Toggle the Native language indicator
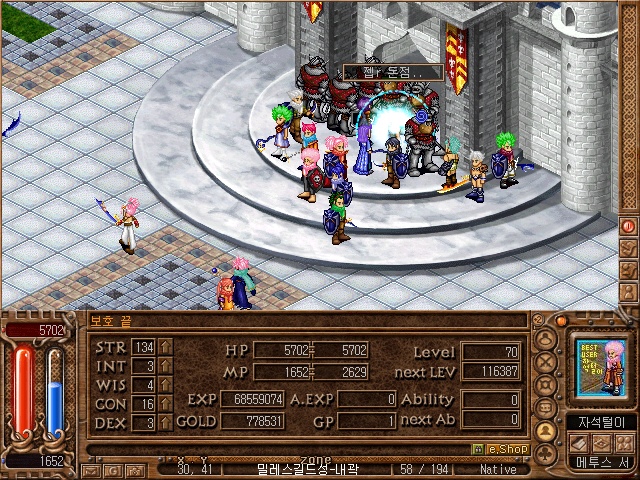This screenshot has width=640, height=480. 498,469
